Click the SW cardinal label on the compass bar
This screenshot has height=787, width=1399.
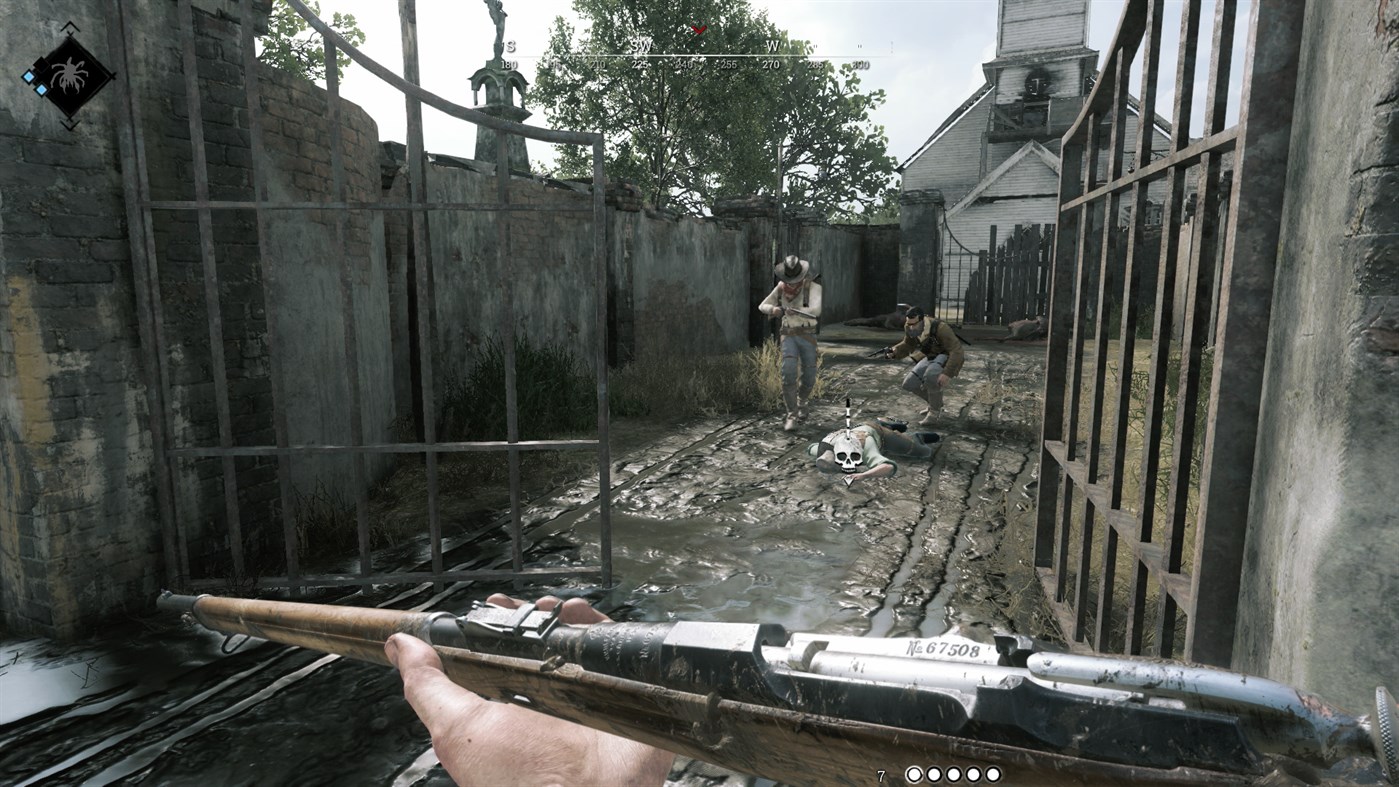(x=640, y=46)
